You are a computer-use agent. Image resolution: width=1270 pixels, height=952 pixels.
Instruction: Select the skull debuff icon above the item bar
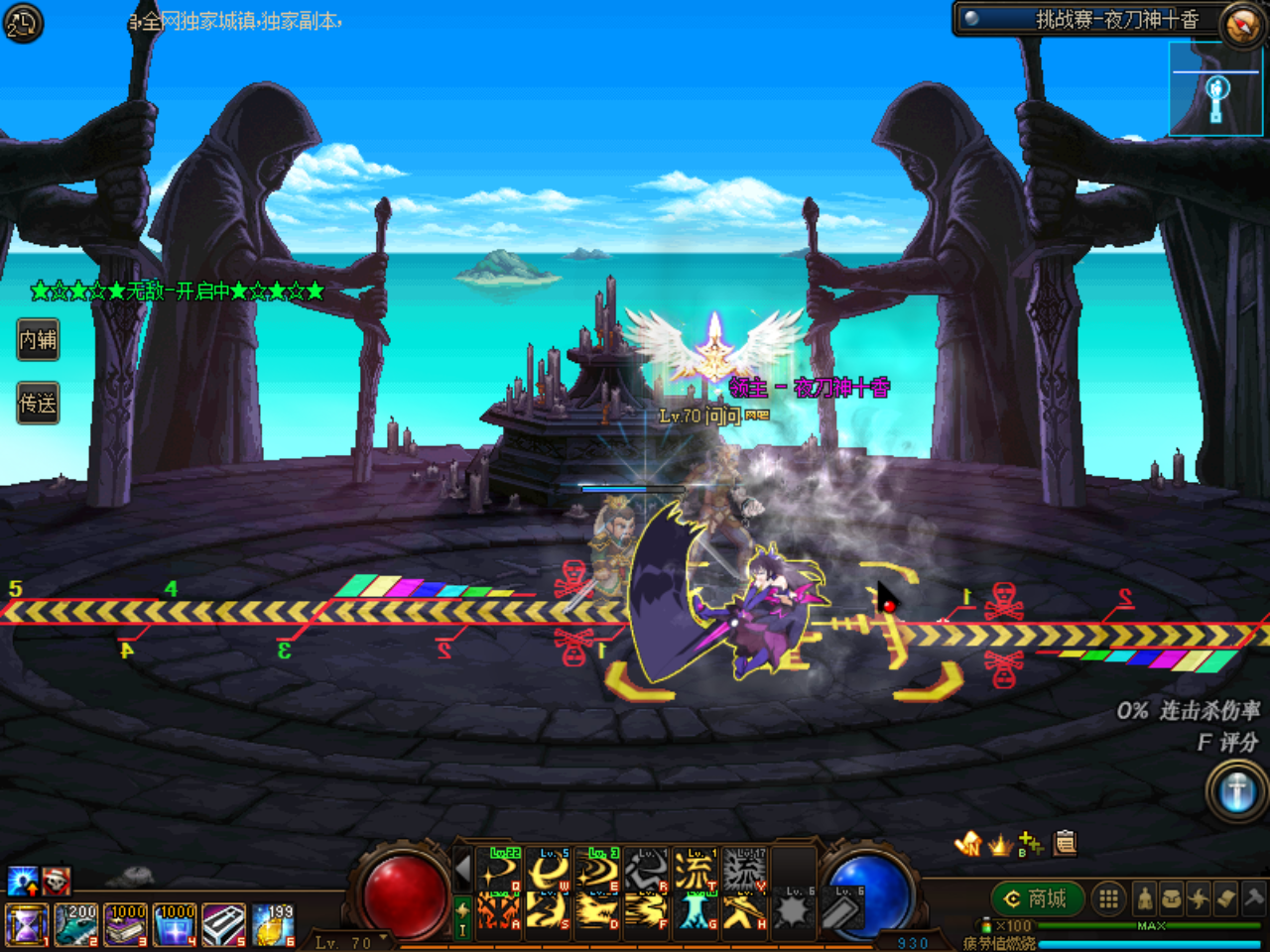point(55,882)
